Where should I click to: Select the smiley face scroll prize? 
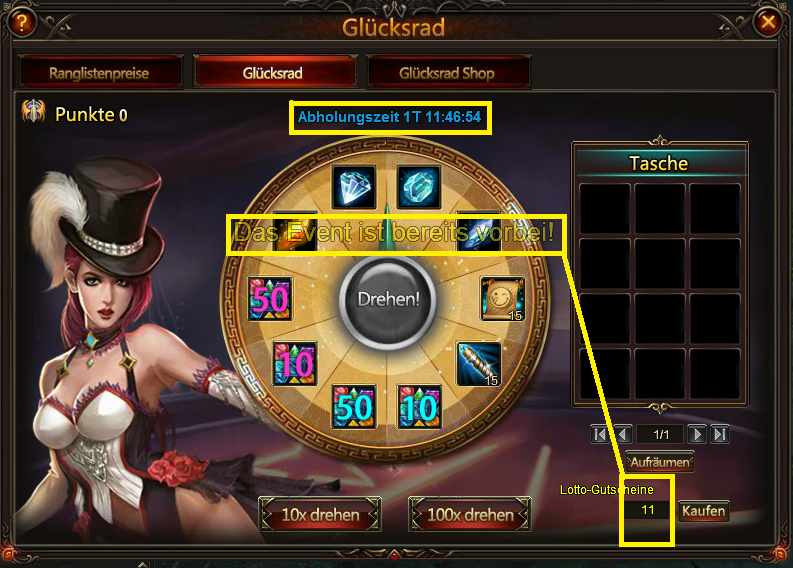[x=502, y=298]
